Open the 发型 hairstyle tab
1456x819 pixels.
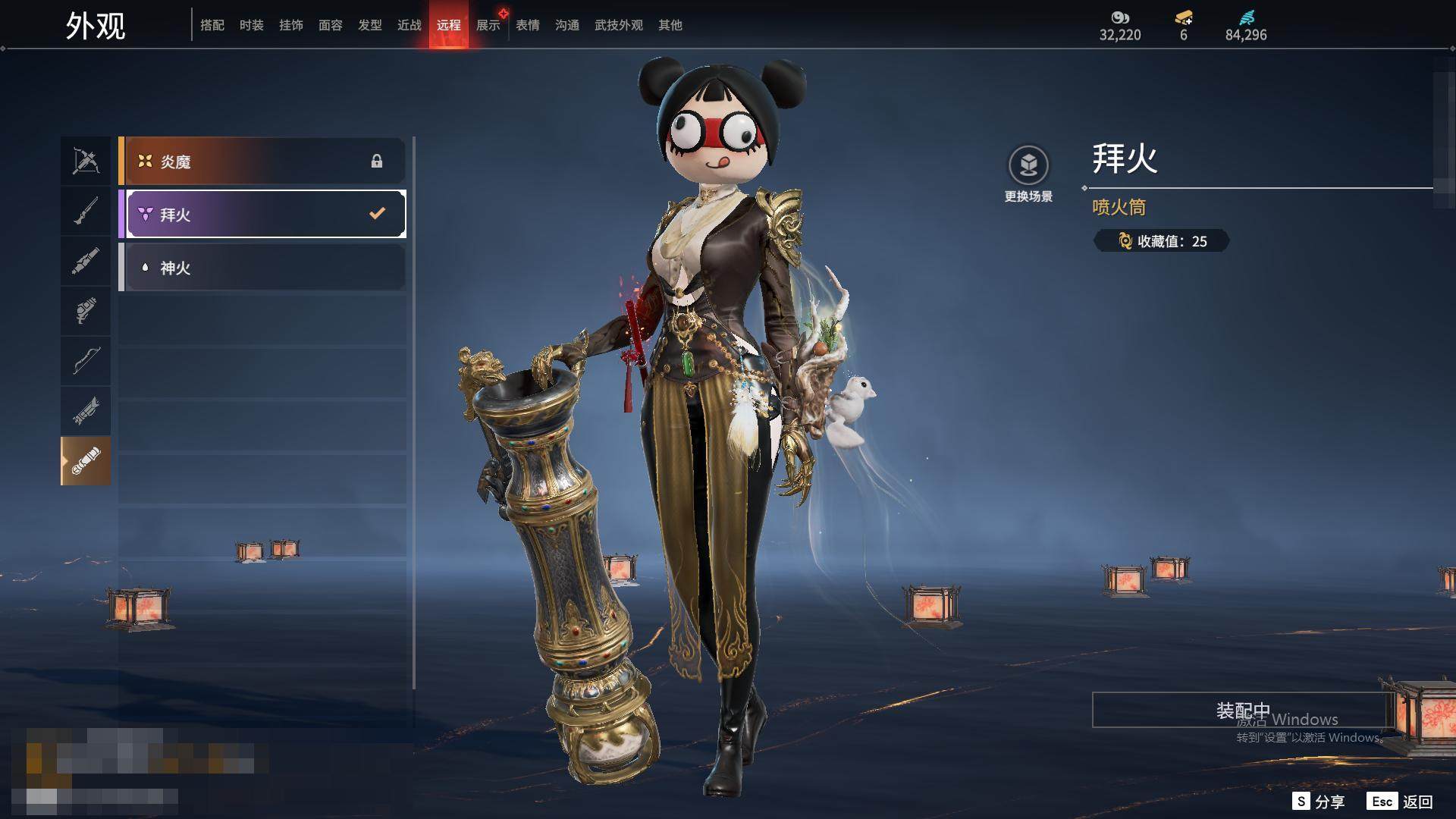tap(370, 25)
